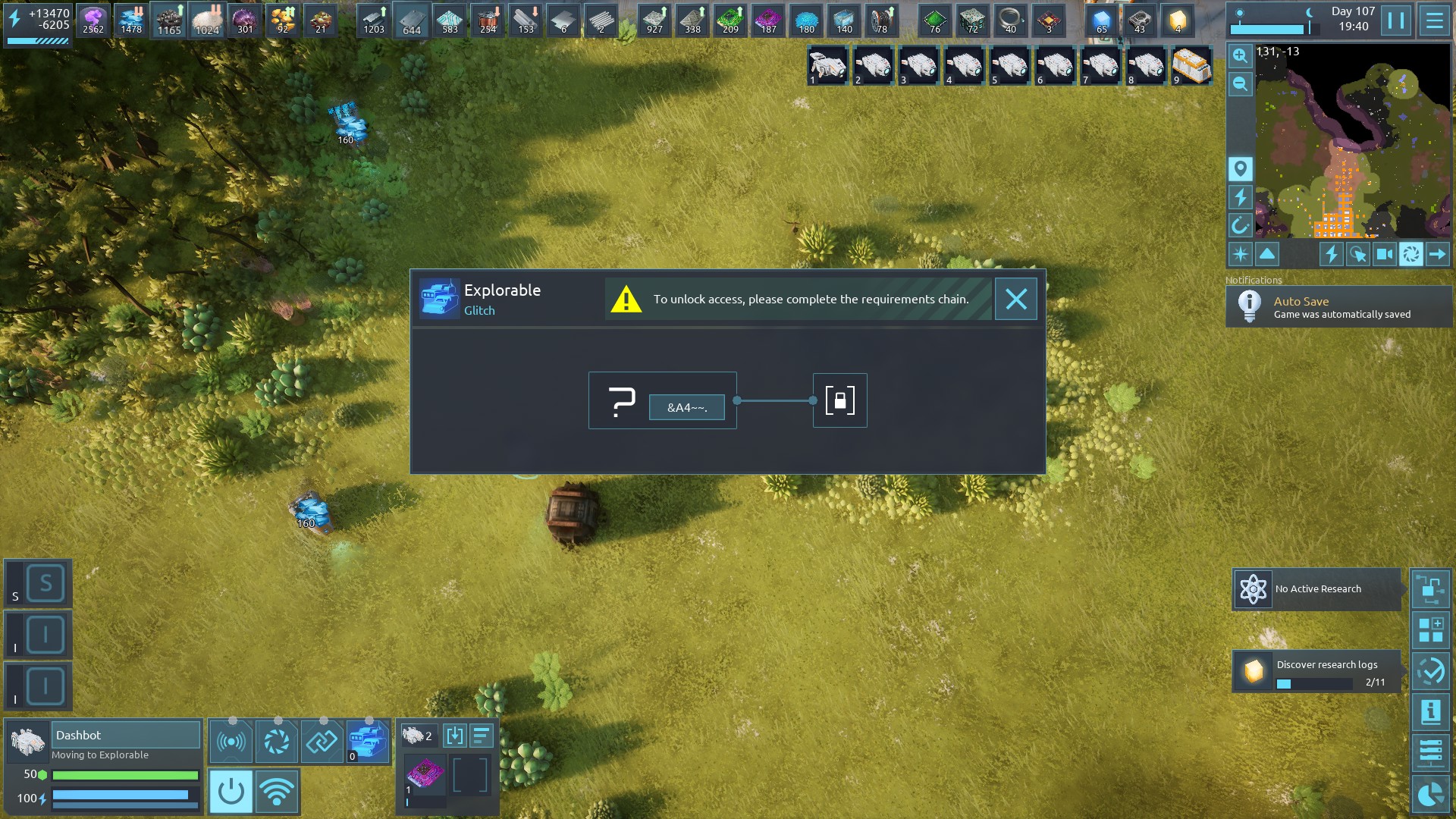This screenshot has width=1456, height=819.
Task: Select the yellow hauler unit in slot nine
Action: (x=1191, y=66)
